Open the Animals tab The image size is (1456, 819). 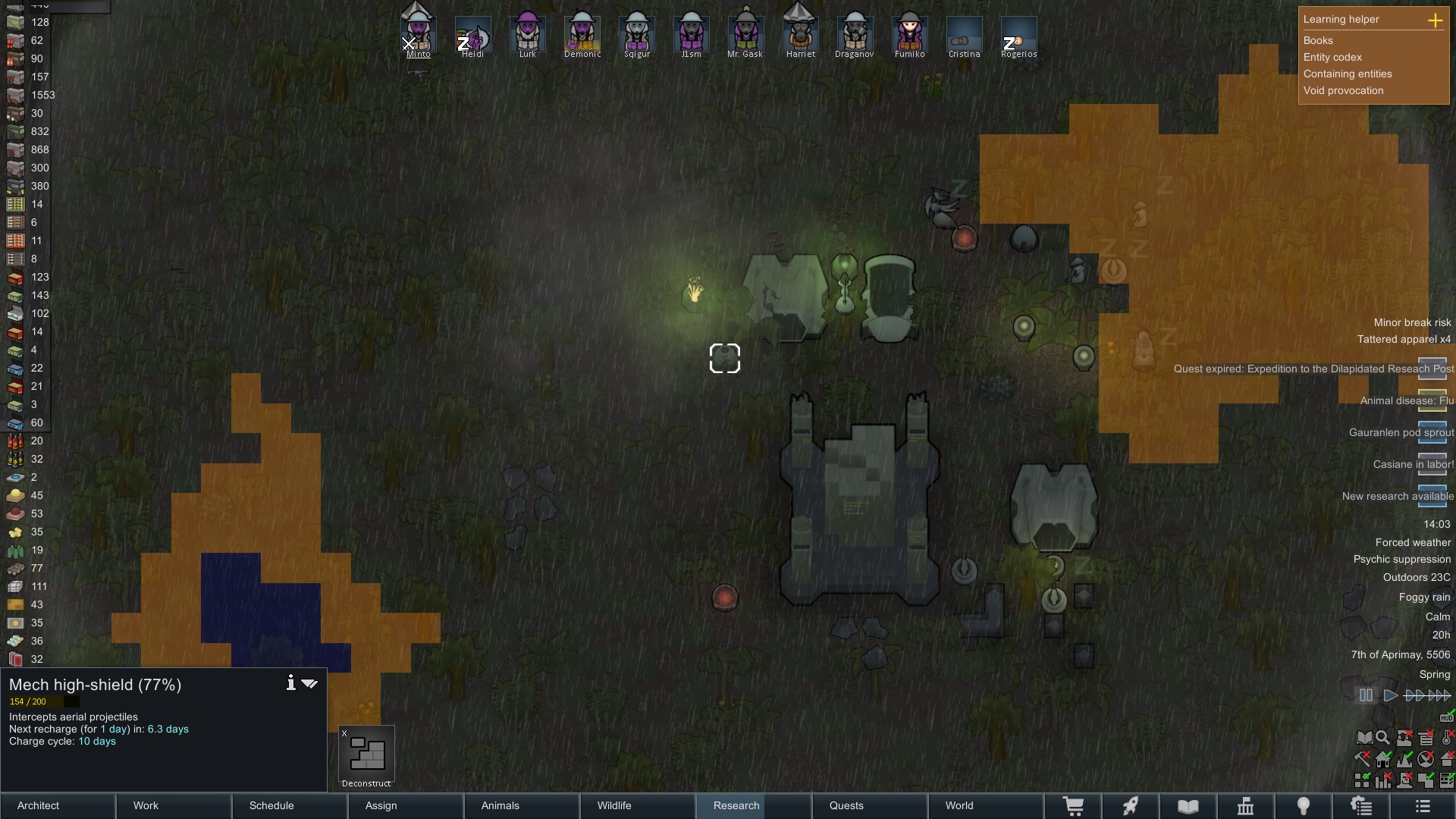coord(500,805)
